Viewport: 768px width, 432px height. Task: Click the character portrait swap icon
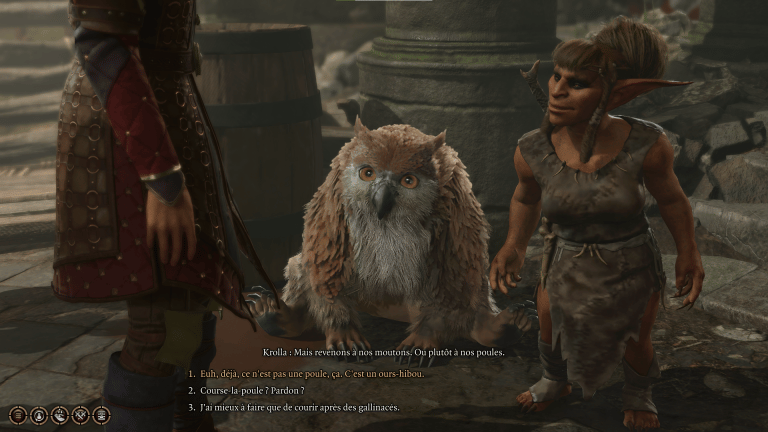click(x=37, y=415)
